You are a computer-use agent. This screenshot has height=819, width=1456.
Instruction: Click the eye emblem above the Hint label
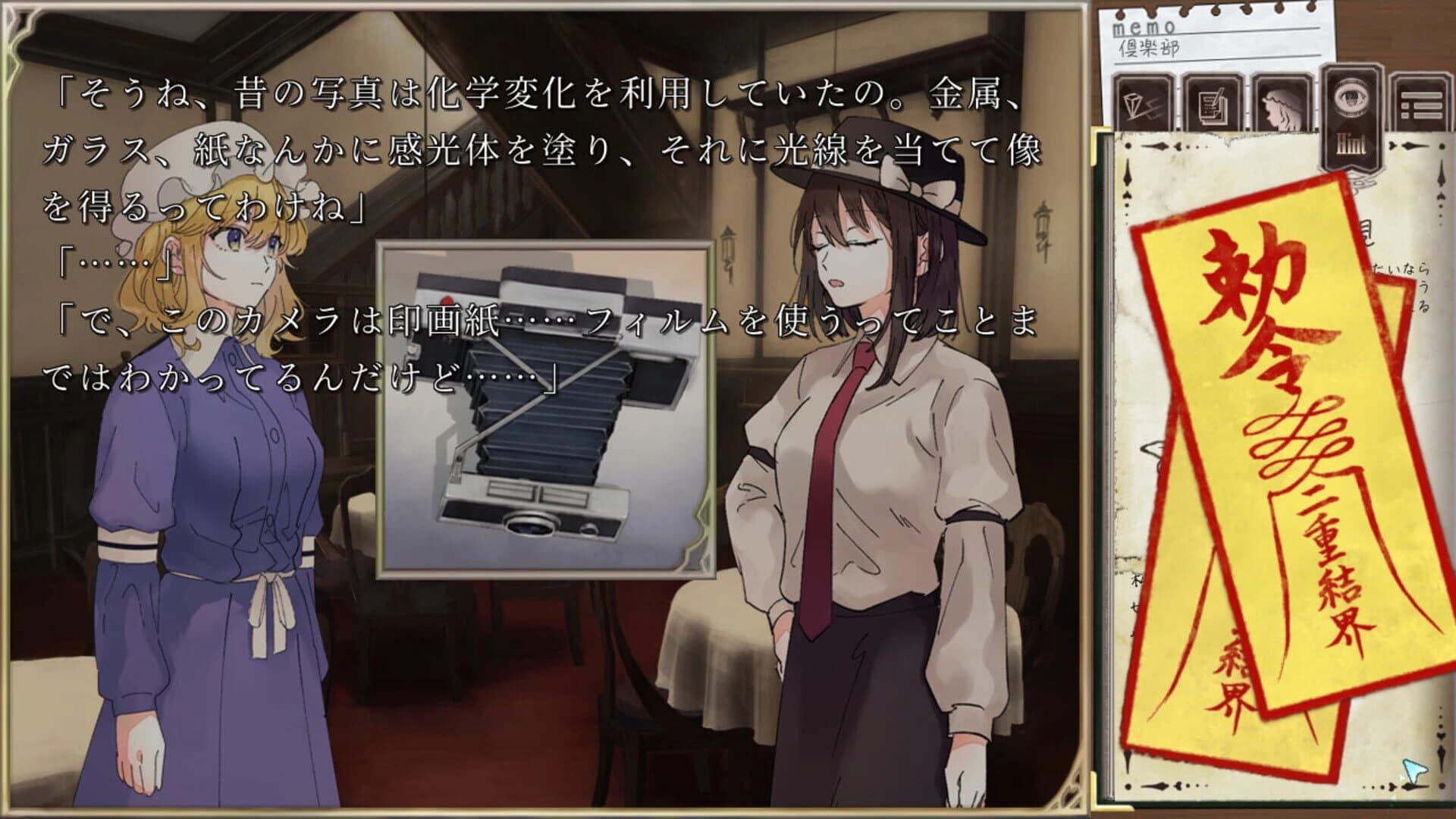[1350, 97]
